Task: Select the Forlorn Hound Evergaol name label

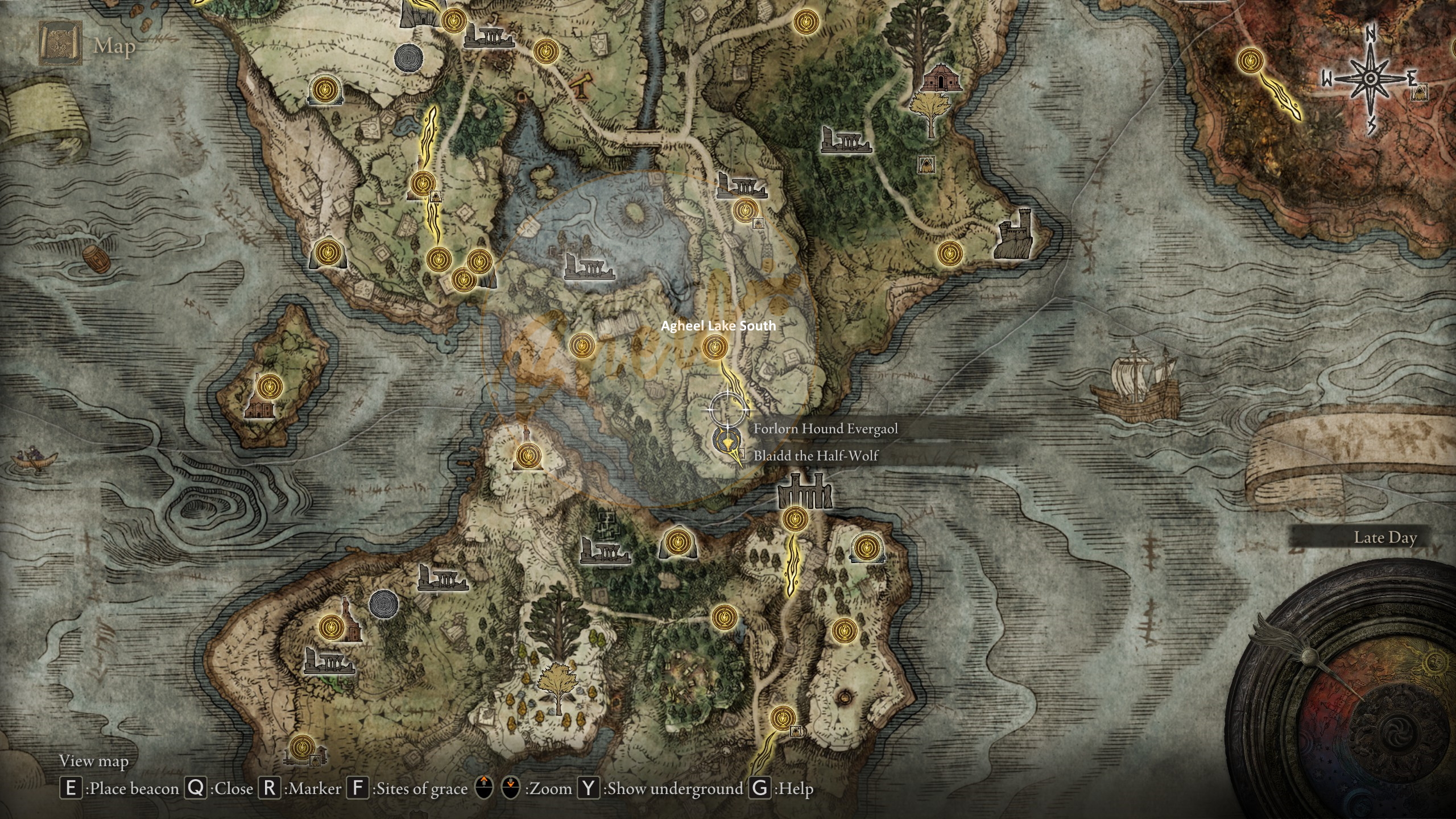Action: [825, 428]
